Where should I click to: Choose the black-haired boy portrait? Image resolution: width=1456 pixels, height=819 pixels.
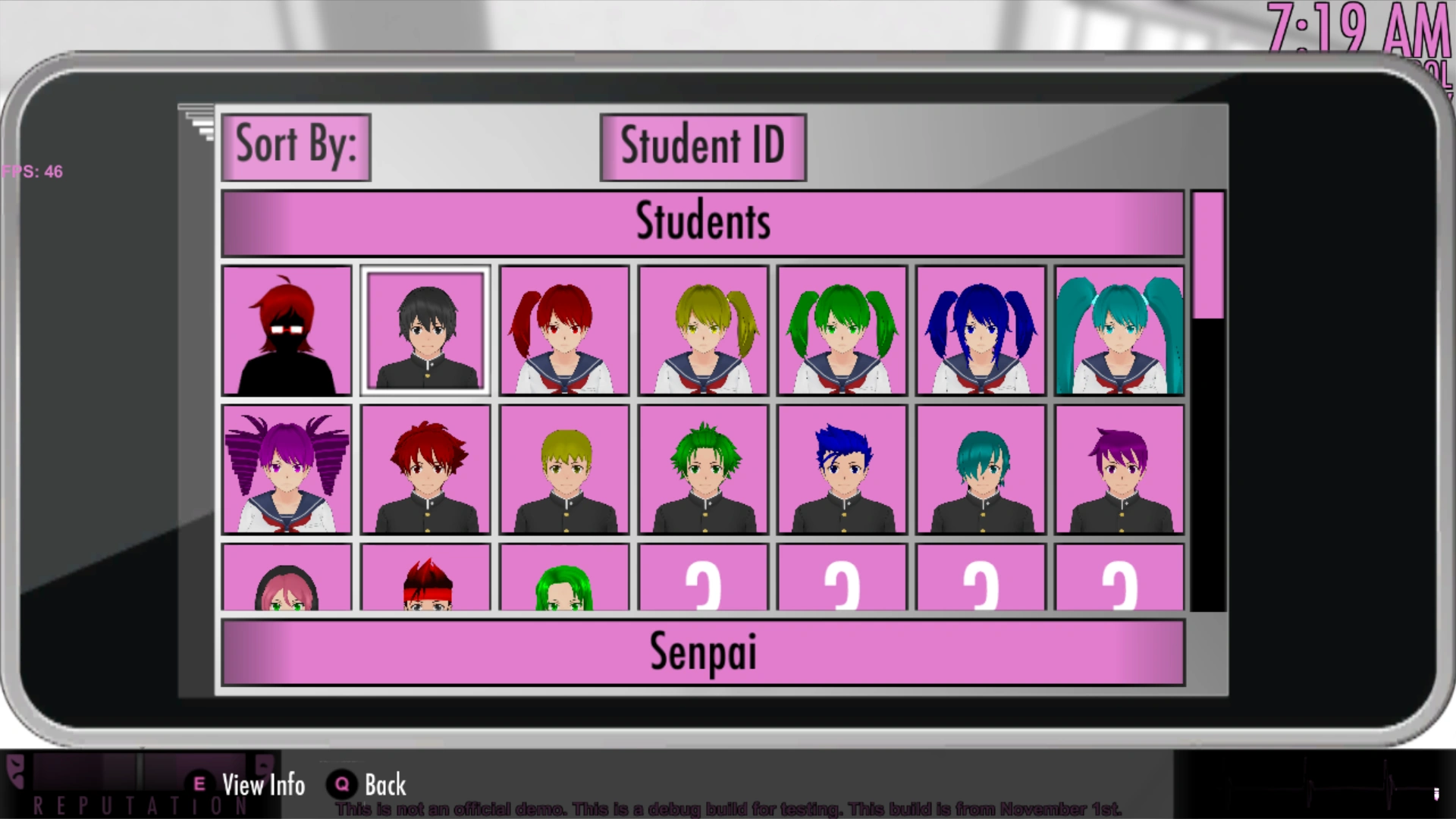425,330
